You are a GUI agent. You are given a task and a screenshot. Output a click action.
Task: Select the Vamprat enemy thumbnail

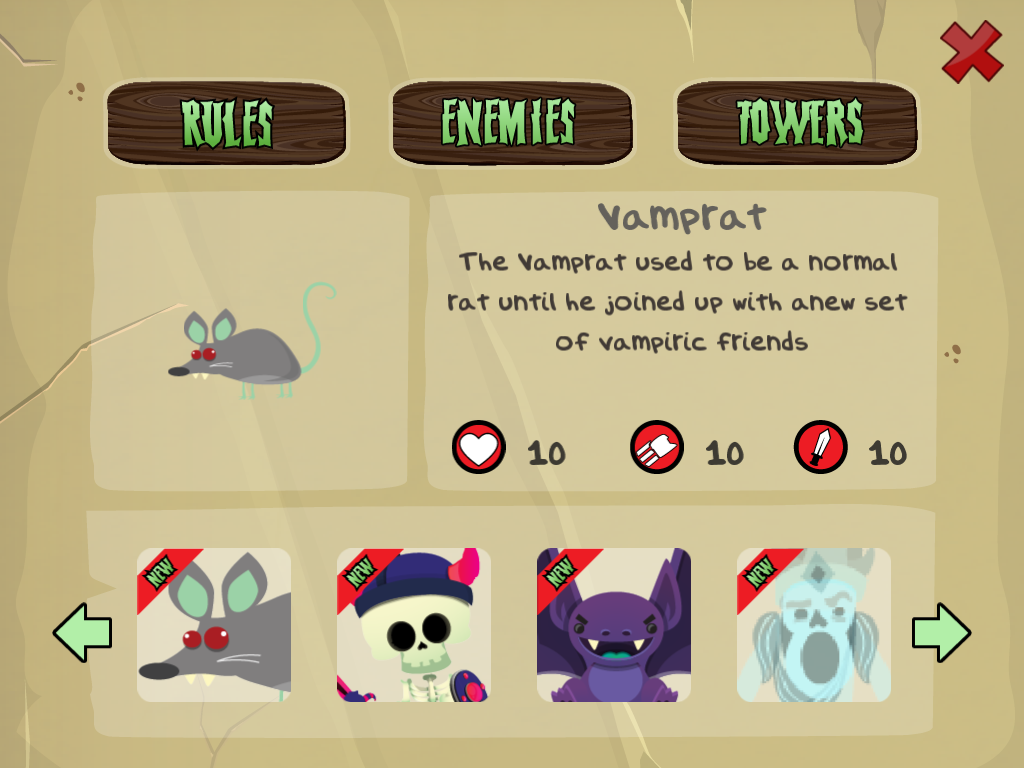(x=214, y=625)
